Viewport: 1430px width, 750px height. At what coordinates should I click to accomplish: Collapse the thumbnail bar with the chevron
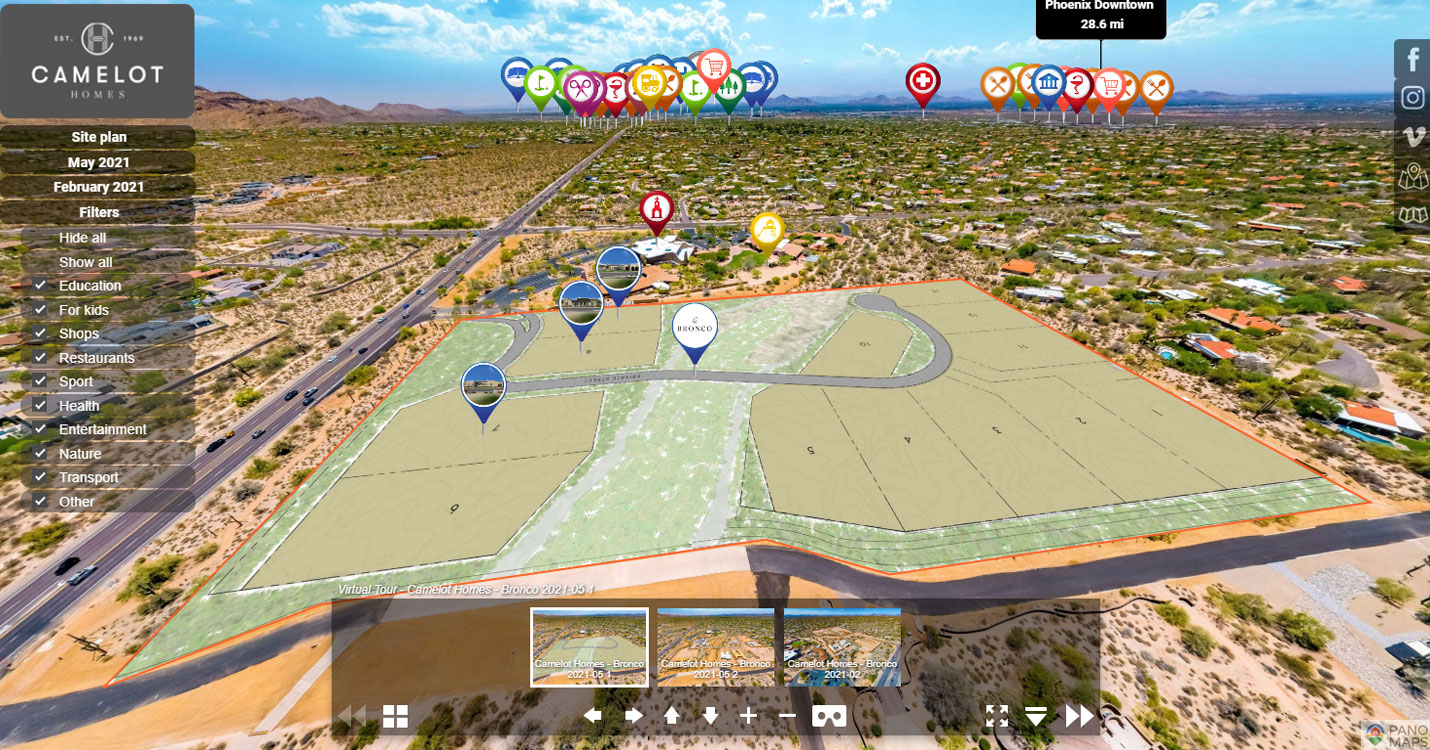click(1038, 716)
